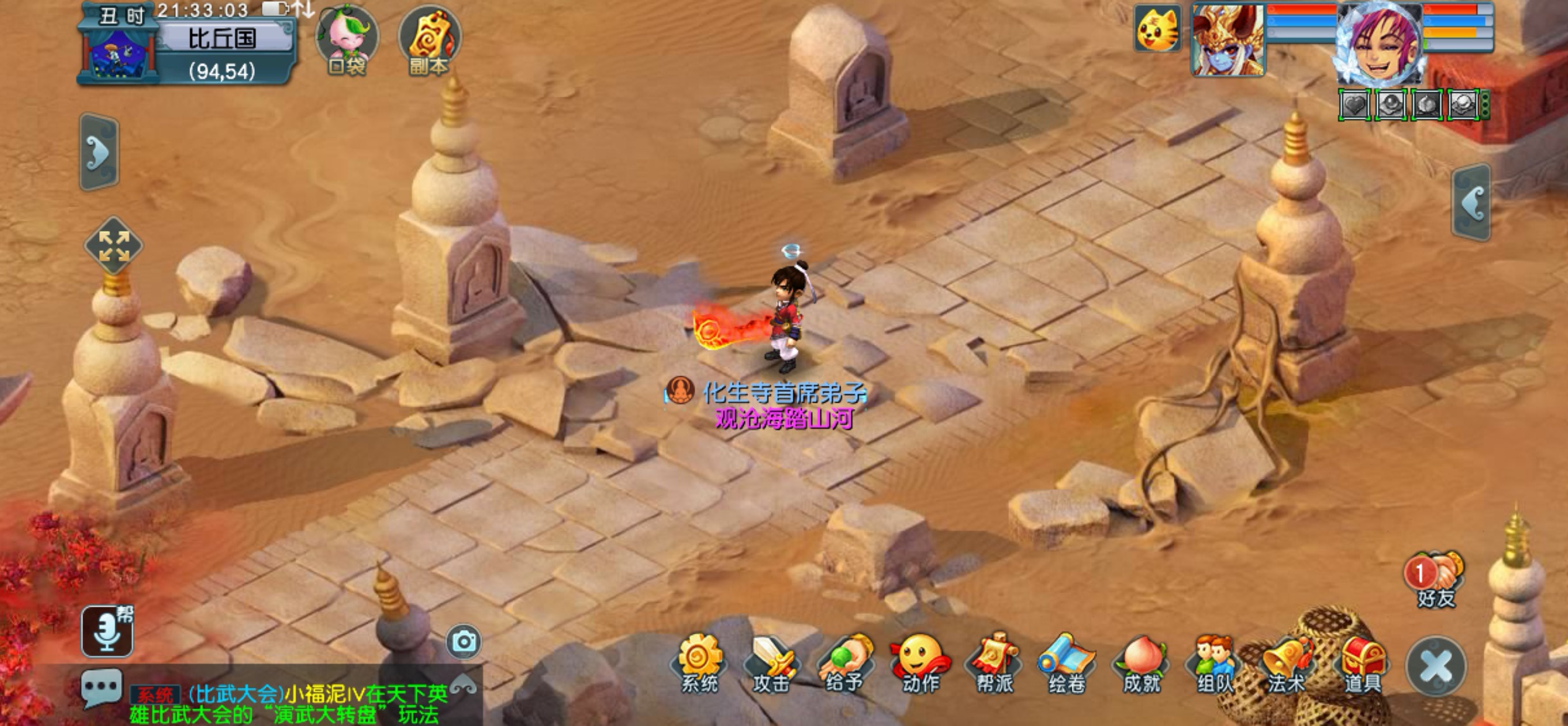Activate the 帮 guild voice microphone
The width and height of the screenshot is (1568, 726).
pos(108,631)
